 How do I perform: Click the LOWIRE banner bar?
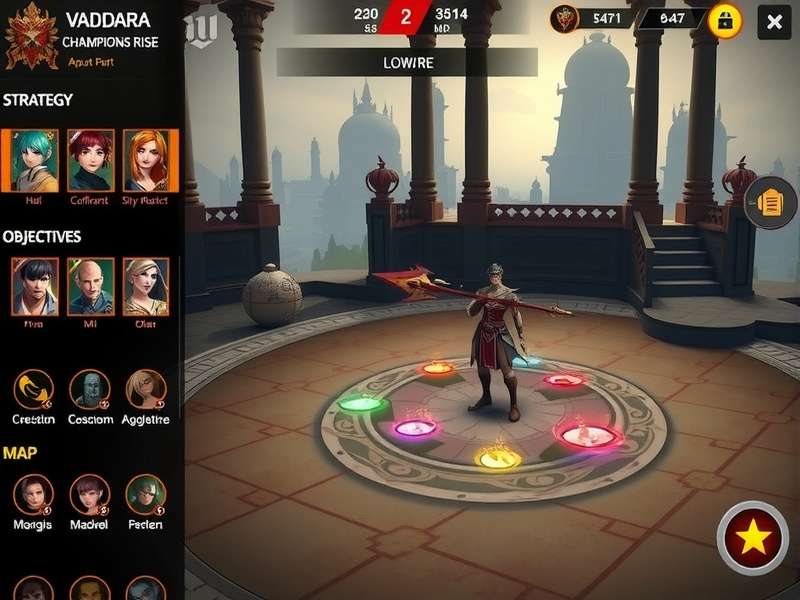pos(406,62)
